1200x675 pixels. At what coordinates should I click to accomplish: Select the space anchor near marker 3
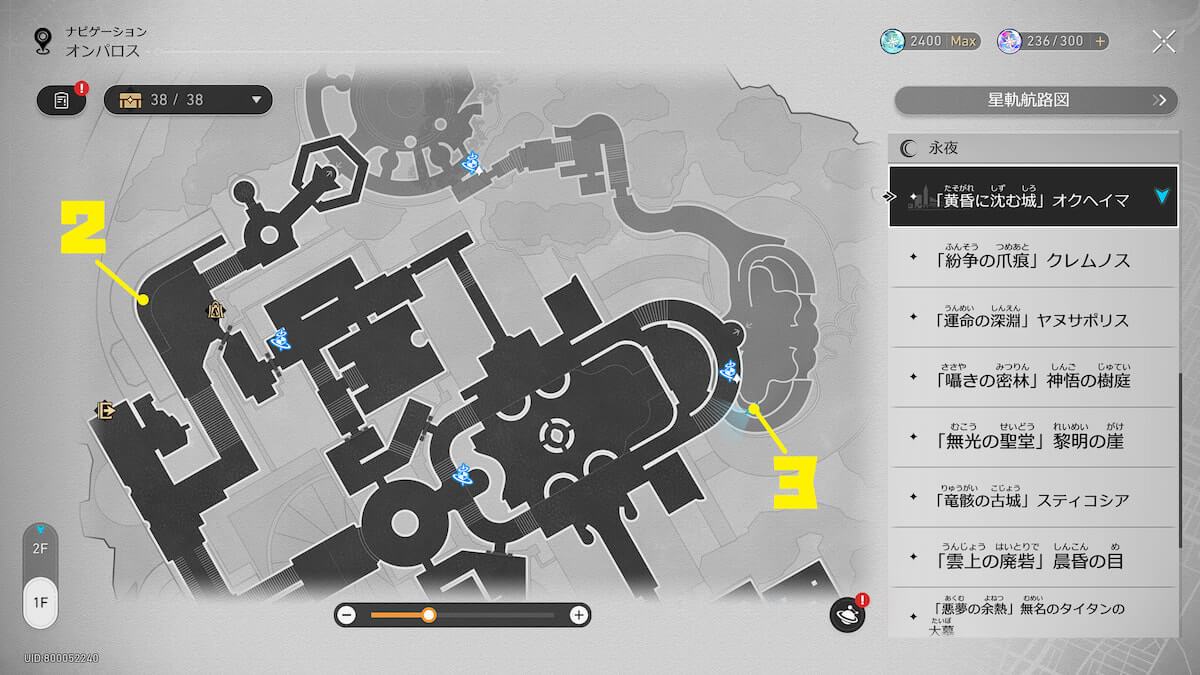pyautogui.click(x=730, y=371)
